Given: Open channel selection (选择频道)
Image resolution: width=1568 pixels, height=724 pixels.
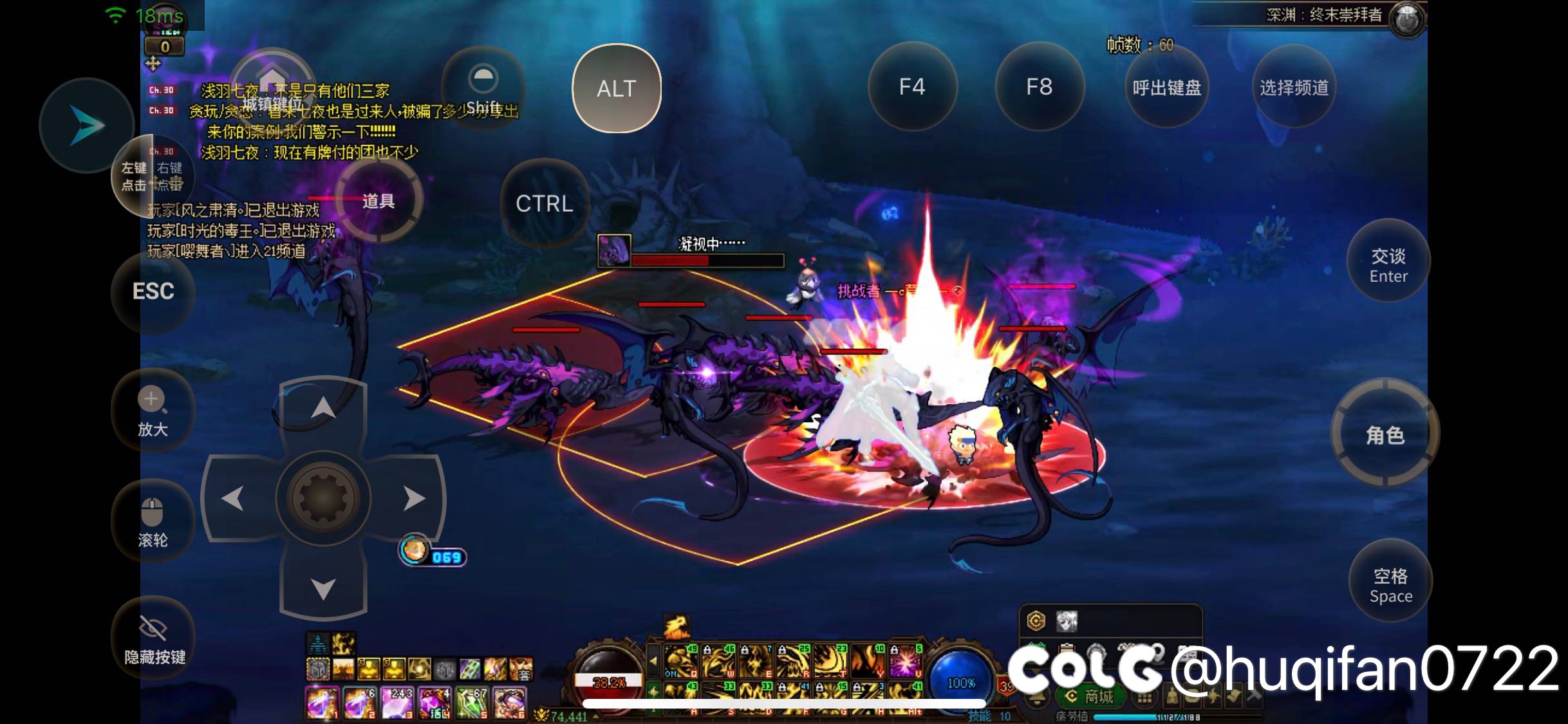Looking at the screenshot, I should [x=1294, y=88].
